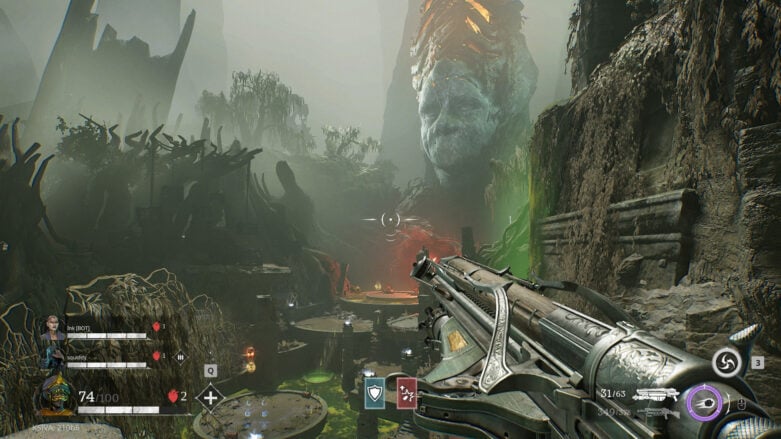Screen dimensions: 781x439
Task: Use the healing cross ability icon
Action: tap(210, 397)
